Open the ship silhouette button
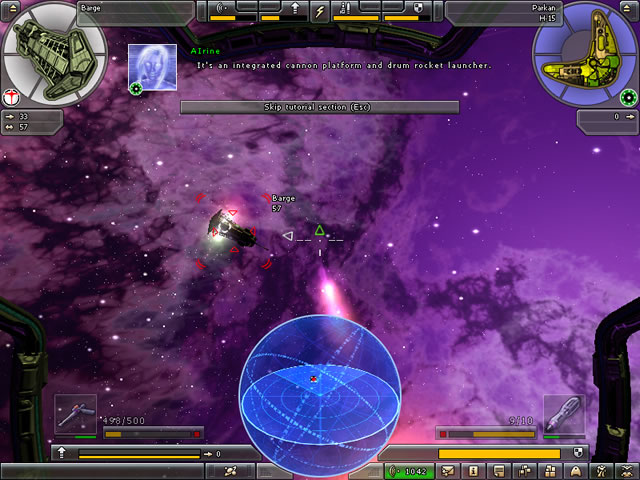This screenshot has width=640, height=480. [x=575, y=470]
